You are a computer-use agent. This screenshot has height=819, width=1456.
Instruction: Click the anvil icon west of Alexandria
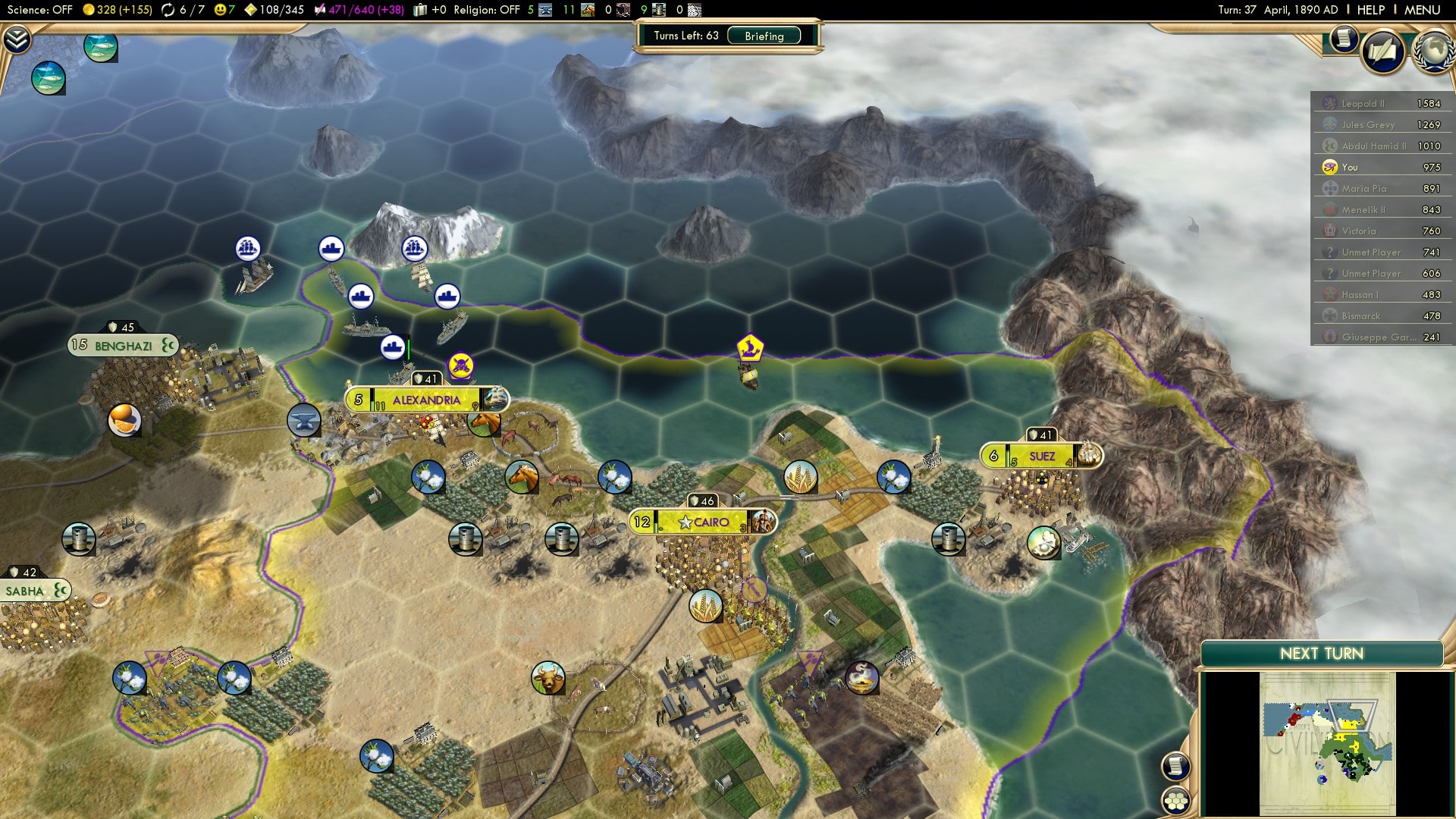pyautogui.click(x=303, y=421)
